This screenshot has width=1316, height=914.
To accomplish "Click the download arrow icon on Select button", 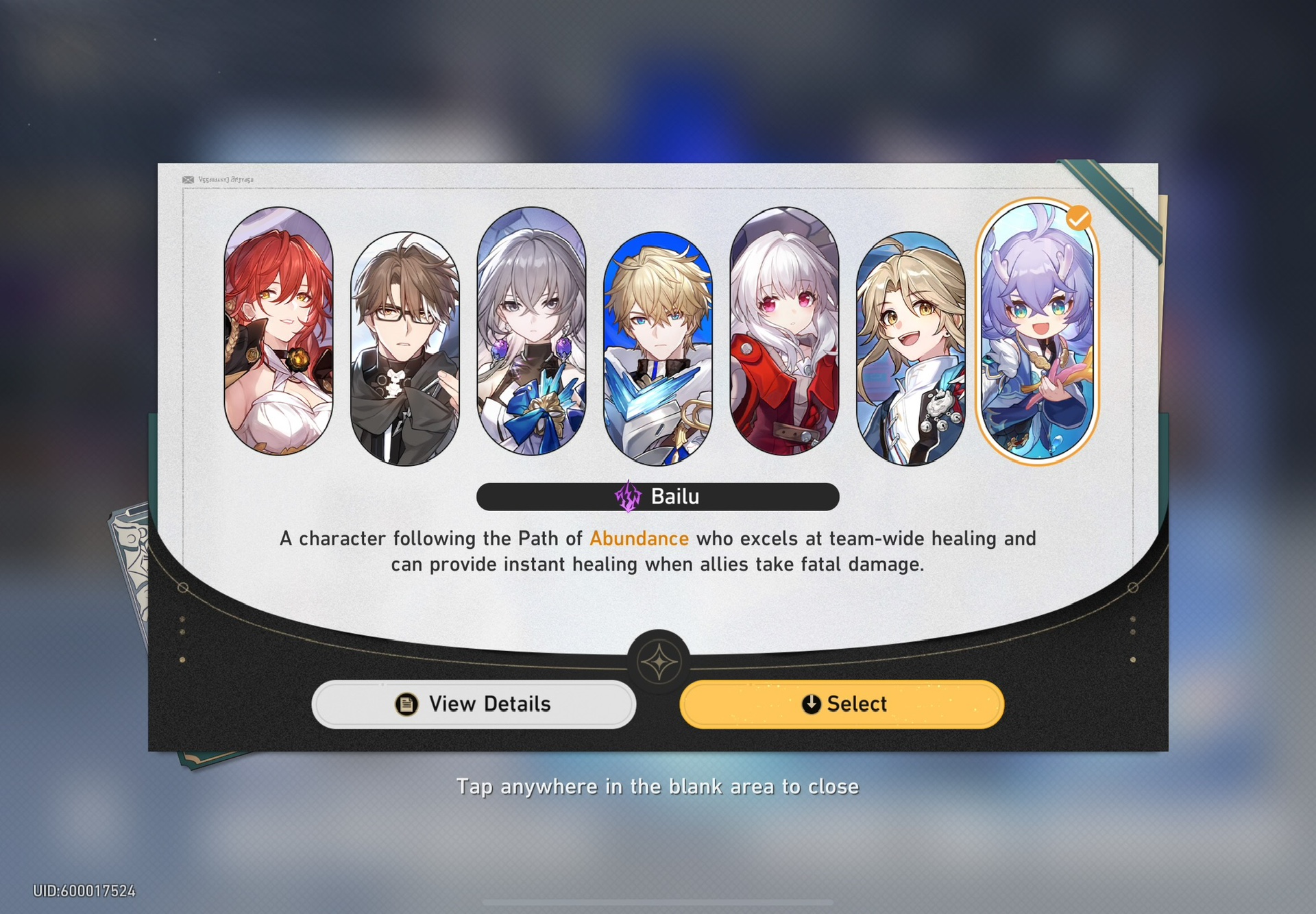I will click(x=811, y=704).
